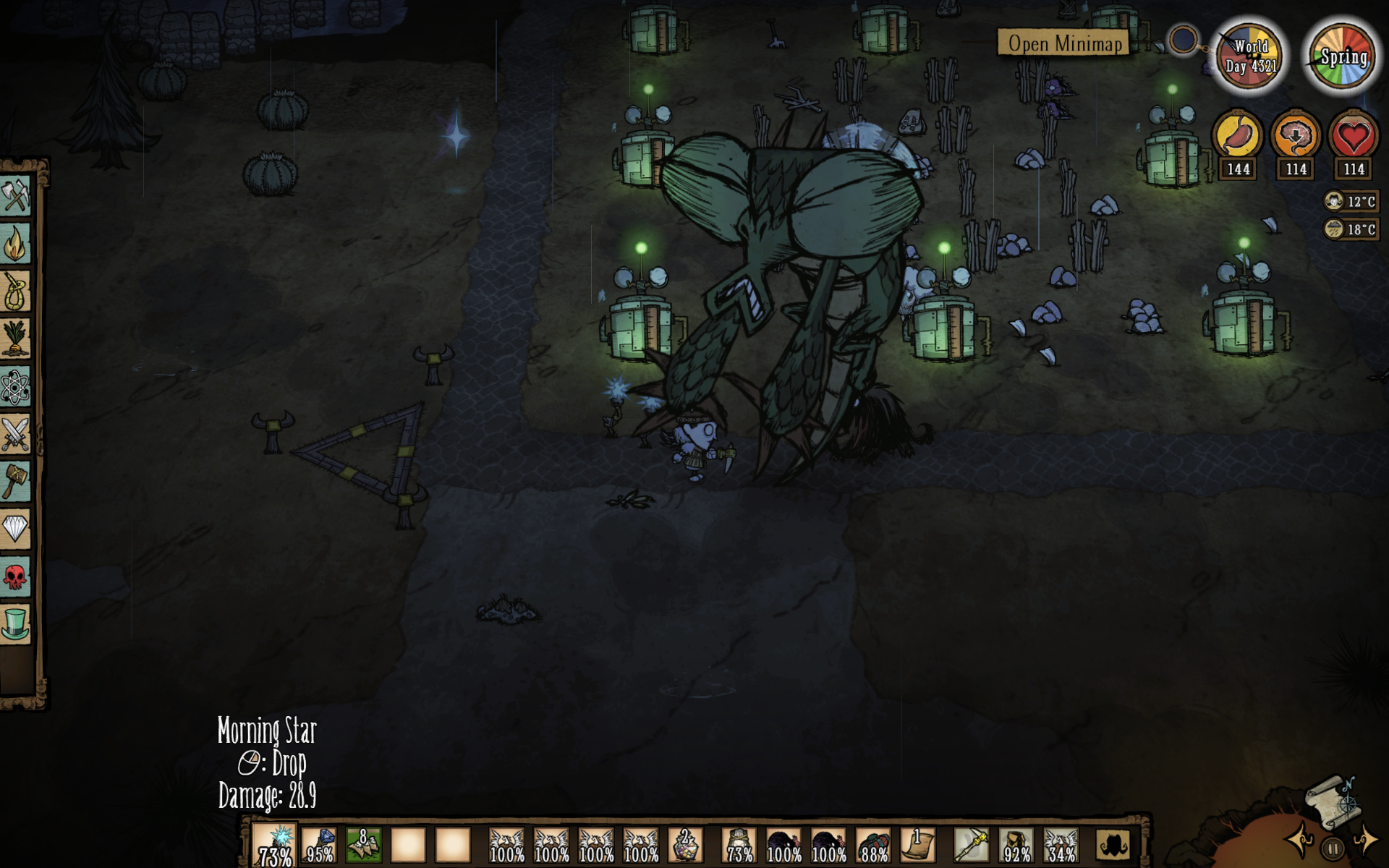The height and width of the screenshot is (868, 1389).
Task: Switch to the Food farming crafting tab
Action: pos(15,339)
